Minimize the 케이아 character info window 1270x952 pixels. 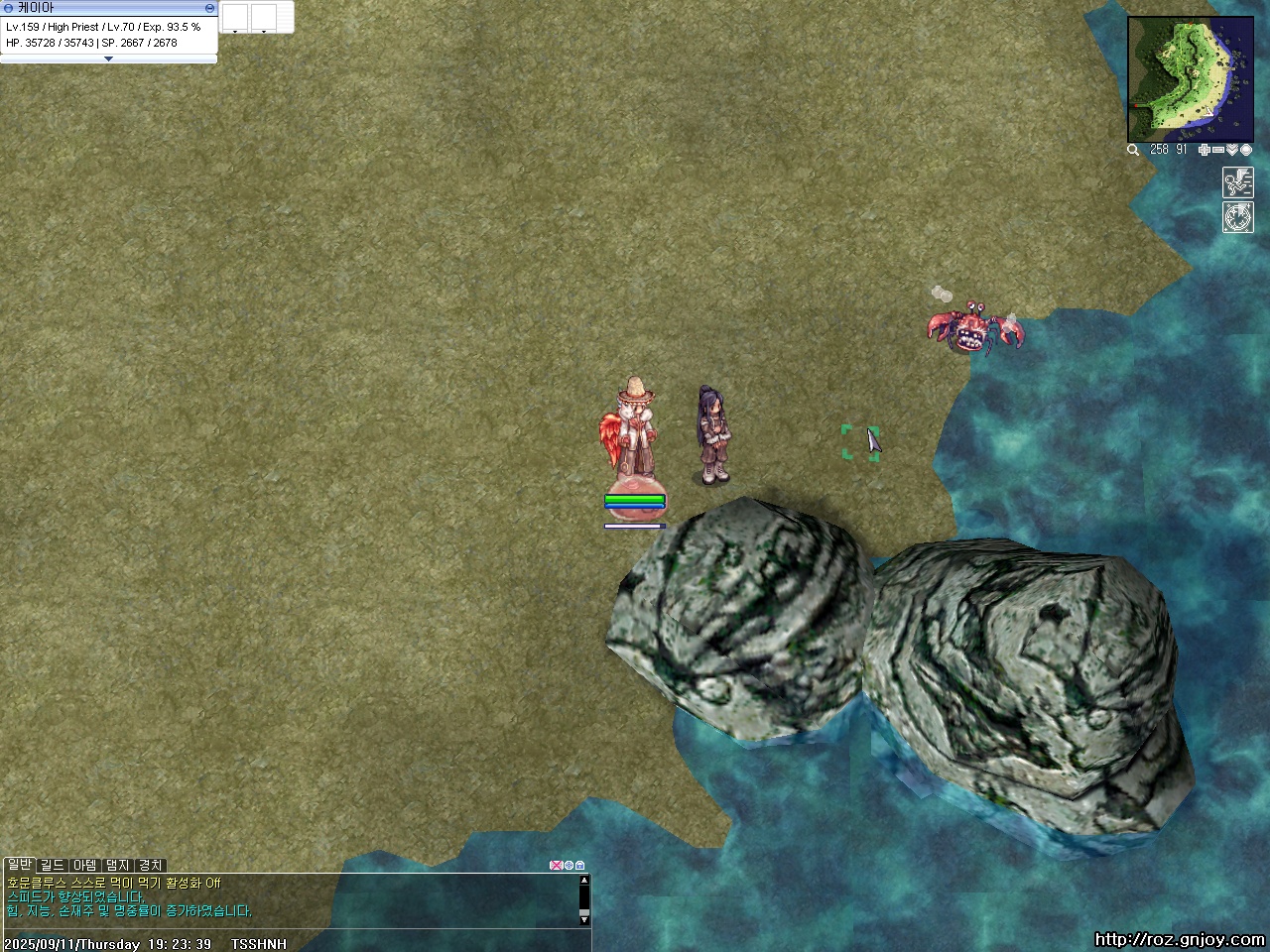tap(210, 7)
